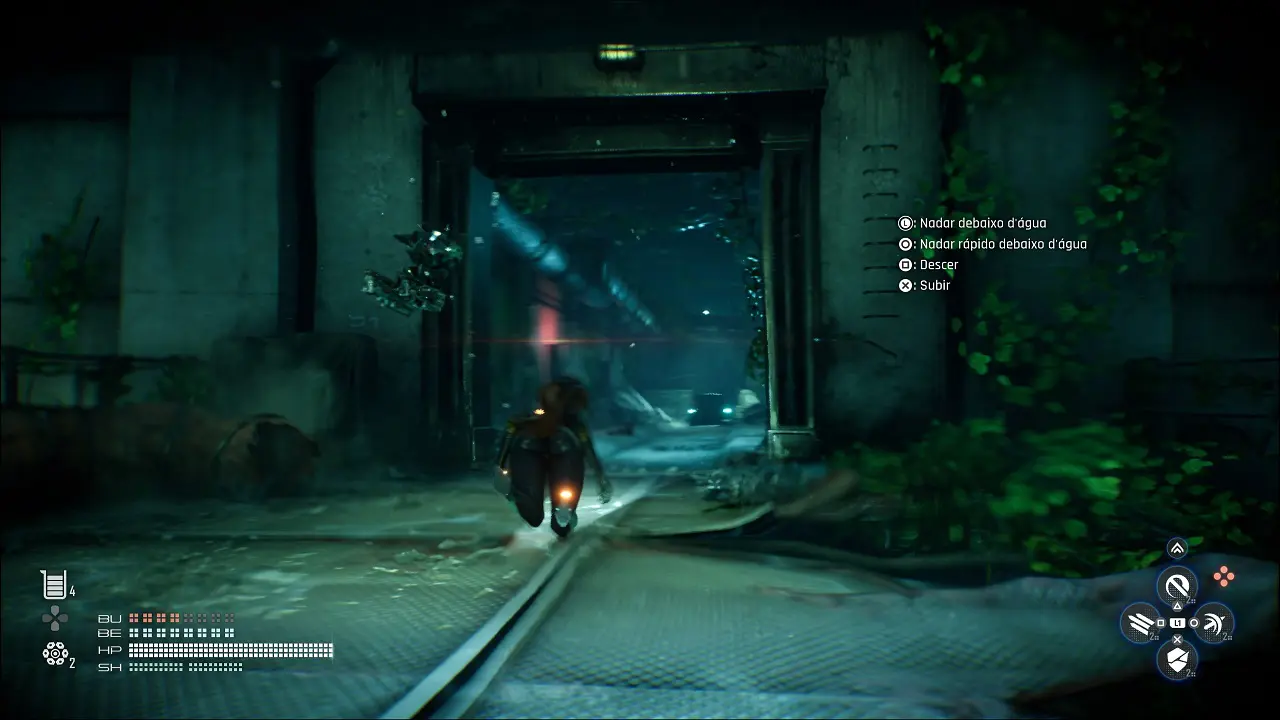Click the double-chevron up icon
This screenshot has width=1280, height=720.
1177,548
